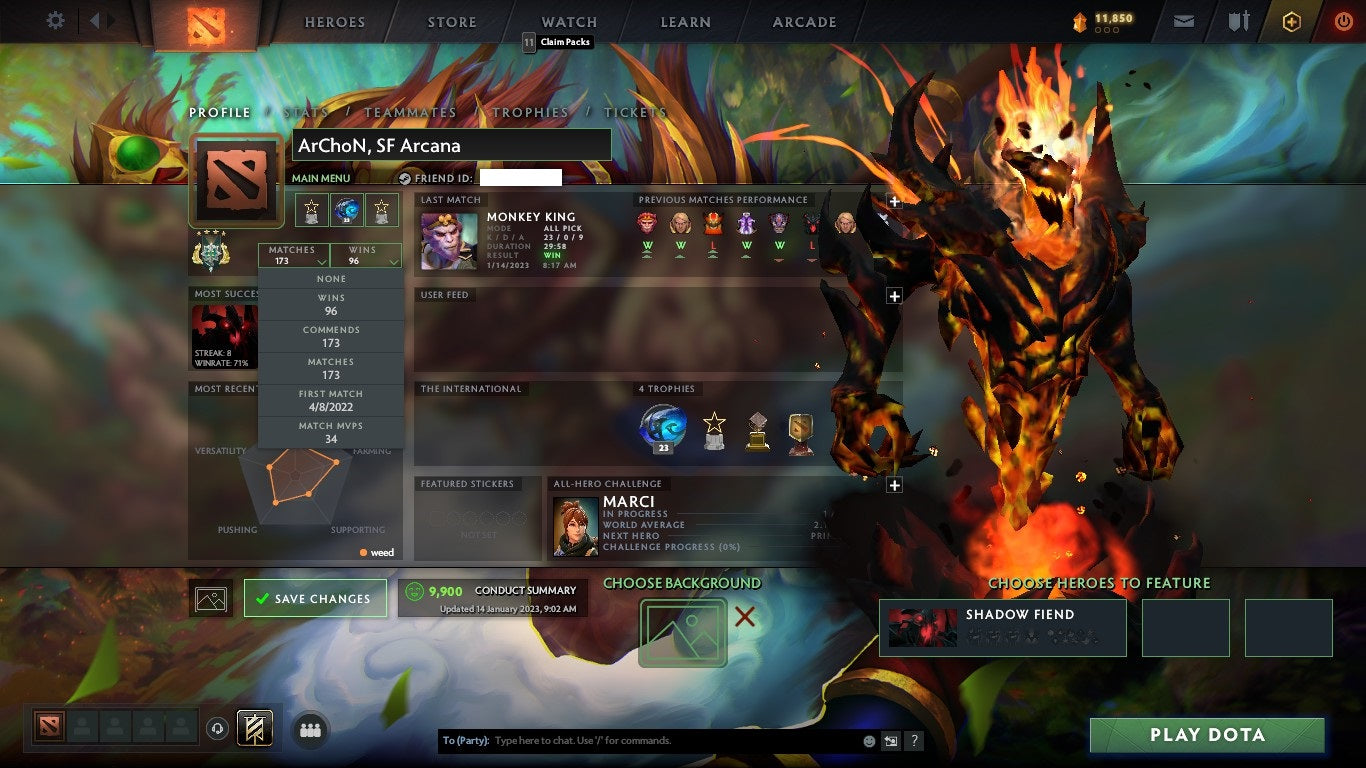1366x768 pixels.
Task: Click the SAVE CHANGES button
Action: point(315,598)
